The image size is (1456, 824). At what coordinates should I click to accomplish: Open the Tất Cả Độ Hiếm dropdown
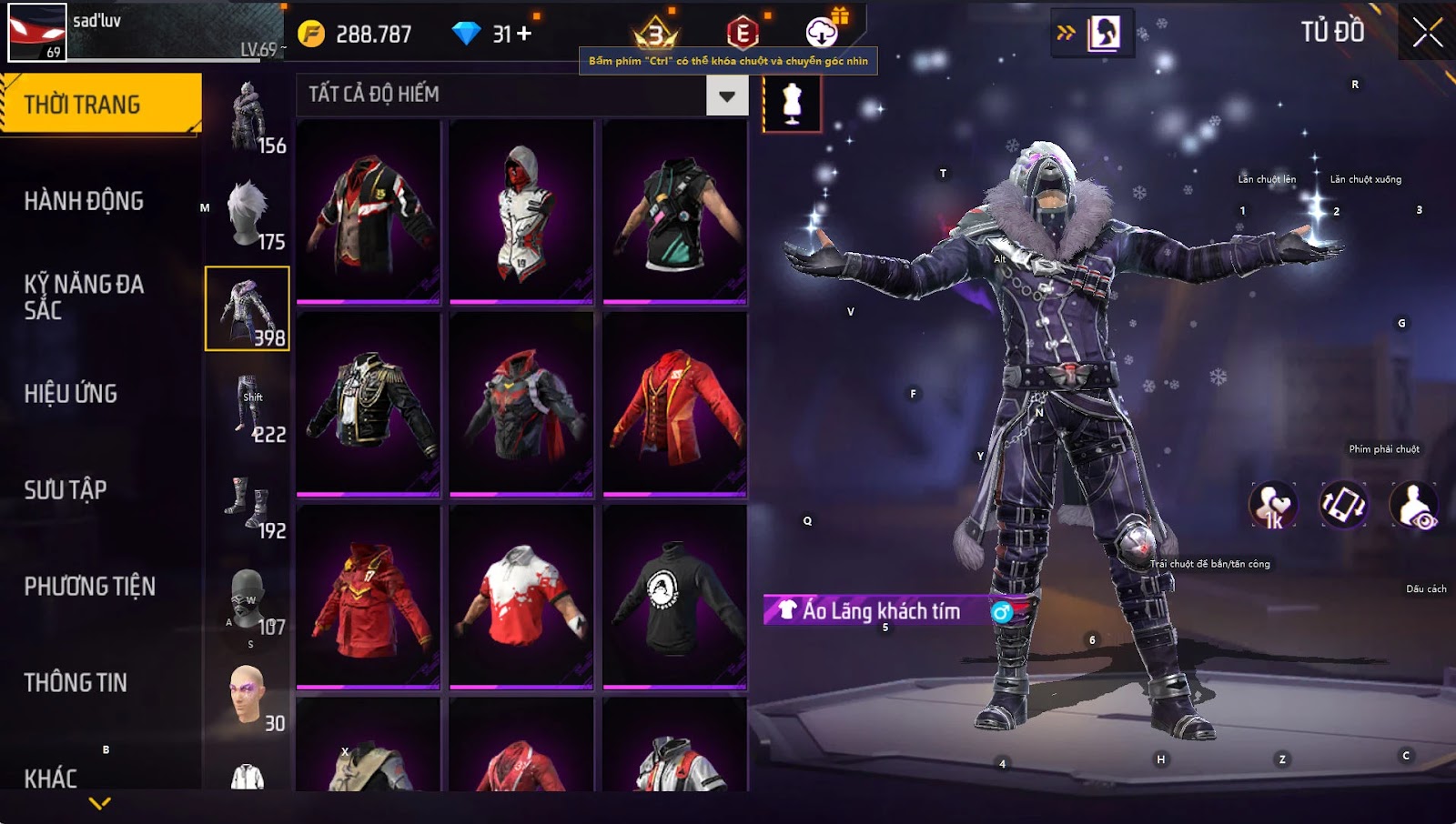pos(726,95)
